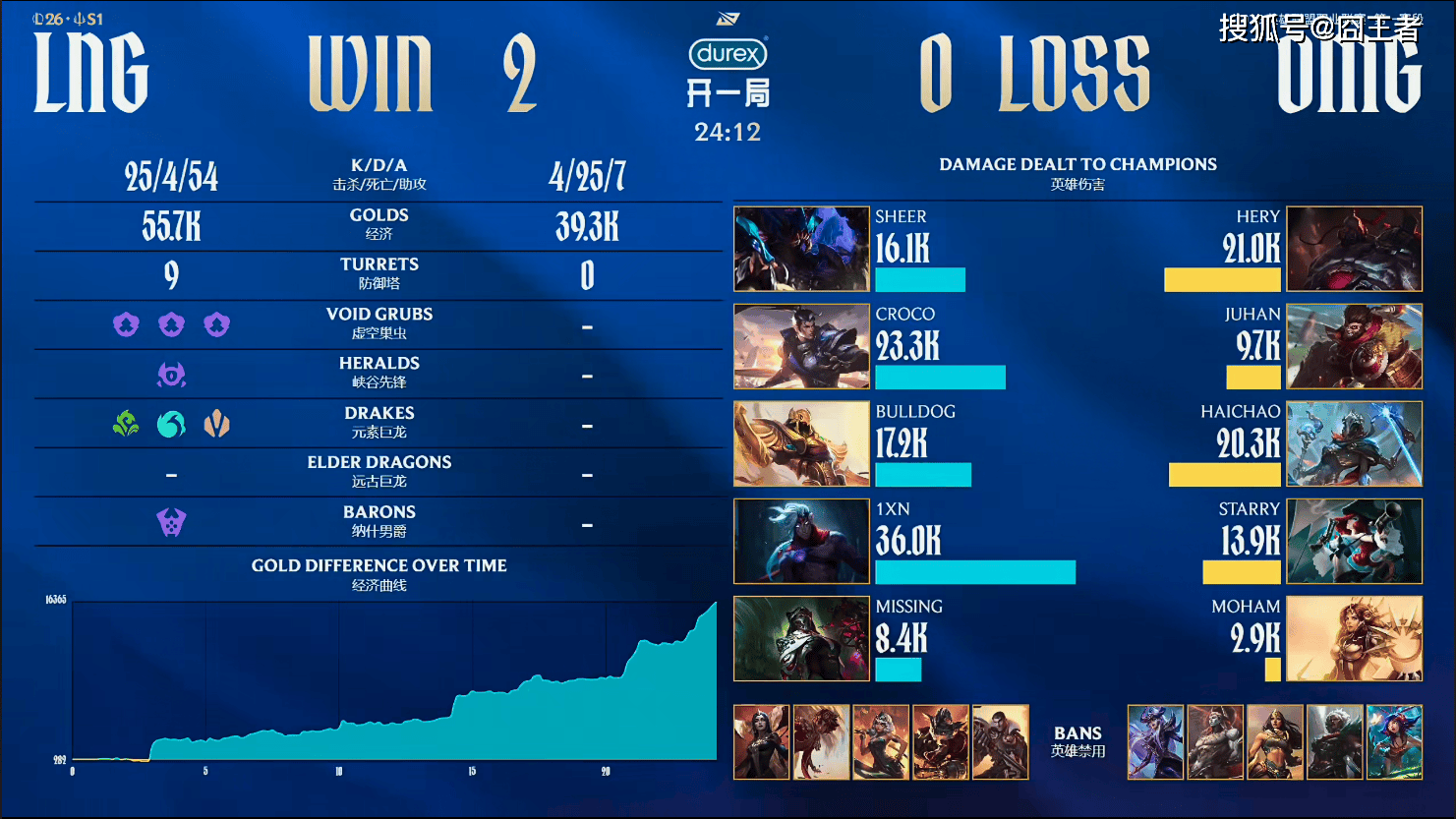Choose BULLDOG's golden armored champion portrait
1456x819 pixels.
(801, 443)
